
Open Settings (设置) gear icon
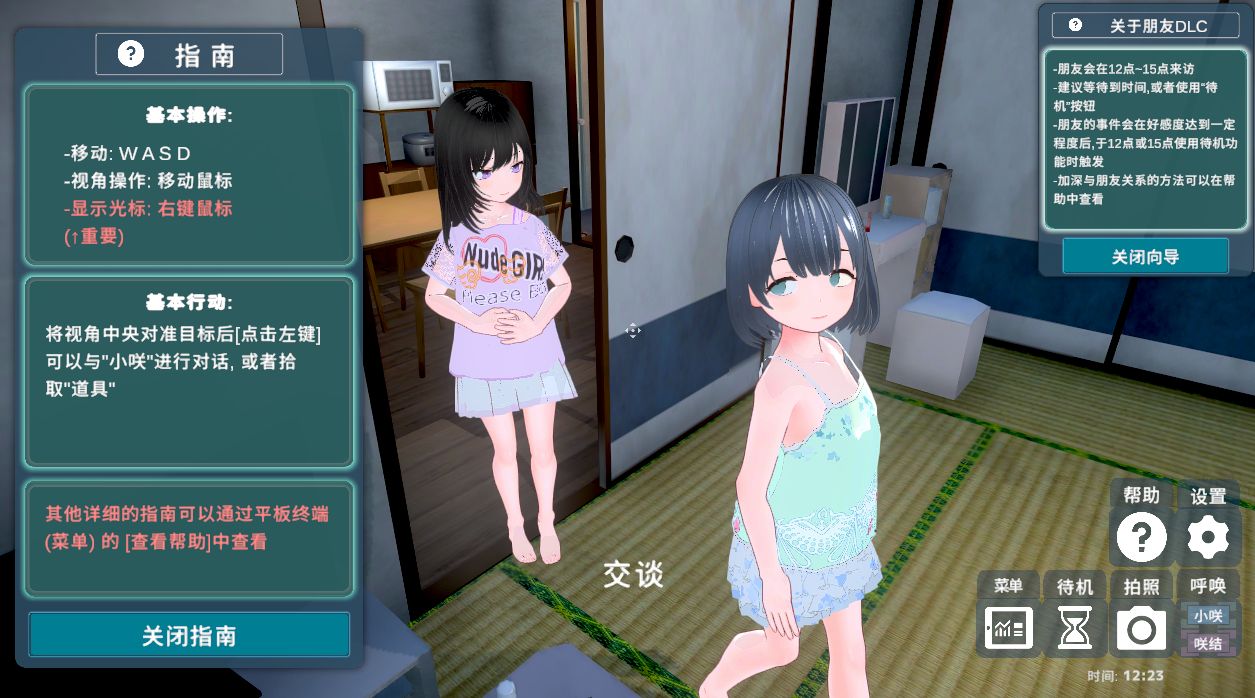(1208, 538)
